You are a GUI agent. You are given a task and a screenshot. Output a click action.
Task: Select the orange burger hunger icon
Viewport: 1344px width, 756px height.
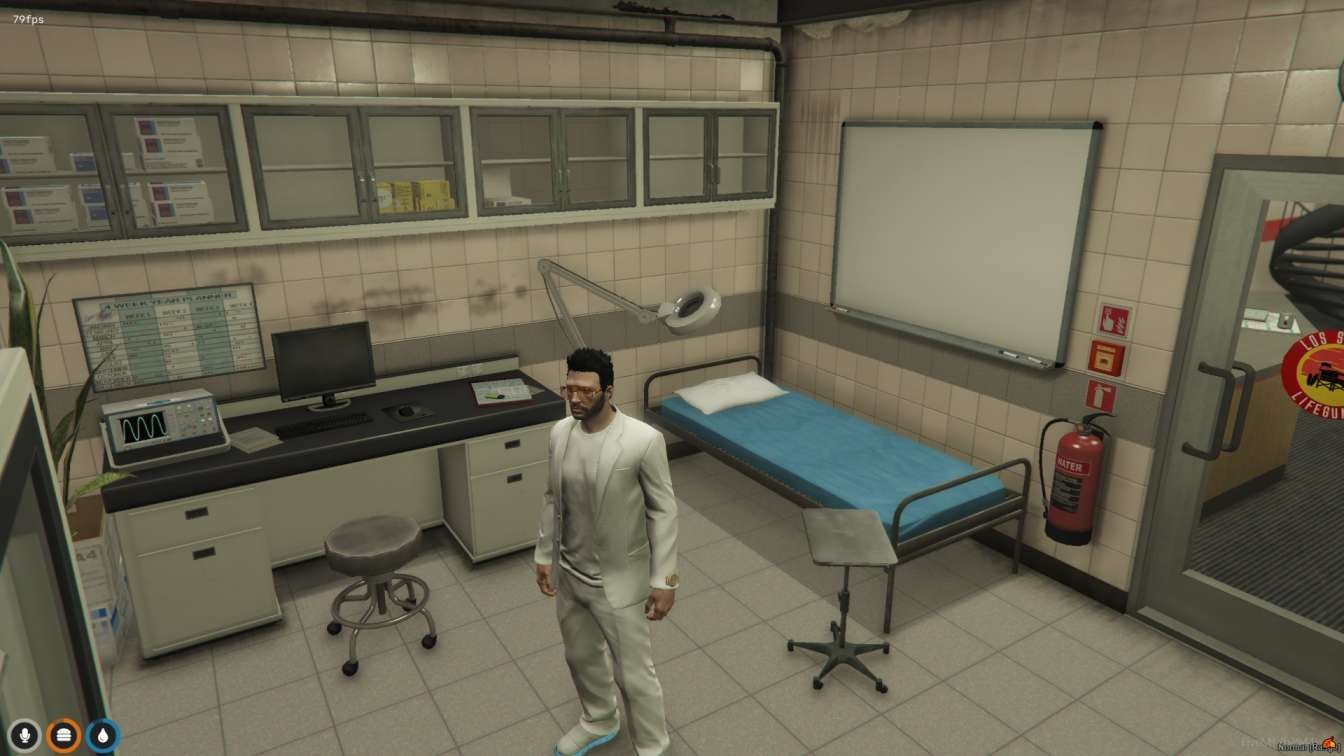(x=64, y=736)
